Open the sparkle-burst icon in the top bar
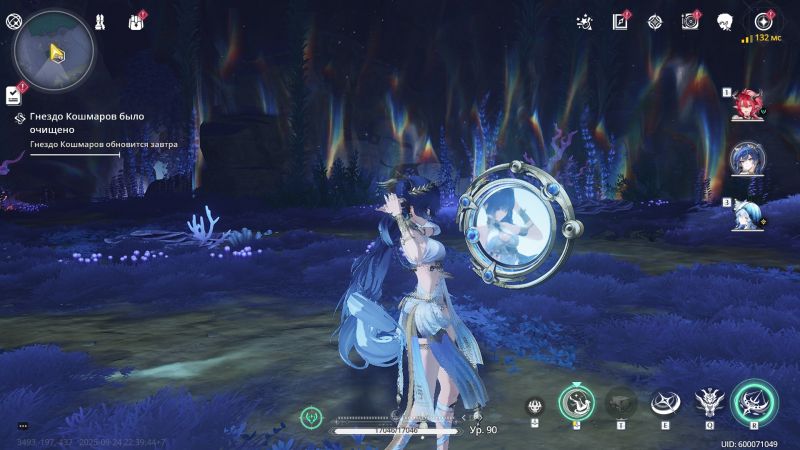This screenshot has height=450, width=800. coord(584,21)
